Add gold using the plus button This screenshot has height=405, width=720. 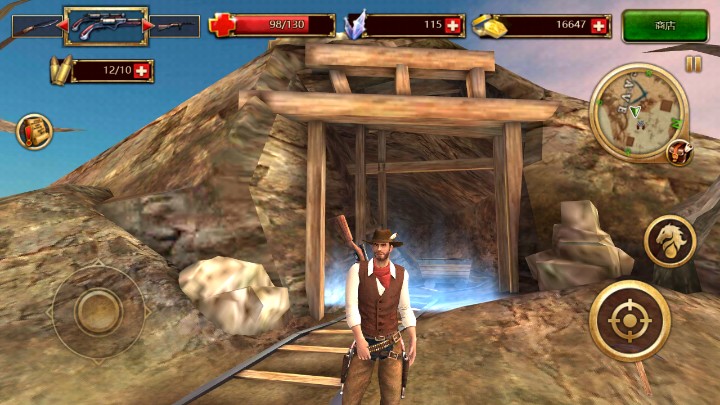point(599,26)
